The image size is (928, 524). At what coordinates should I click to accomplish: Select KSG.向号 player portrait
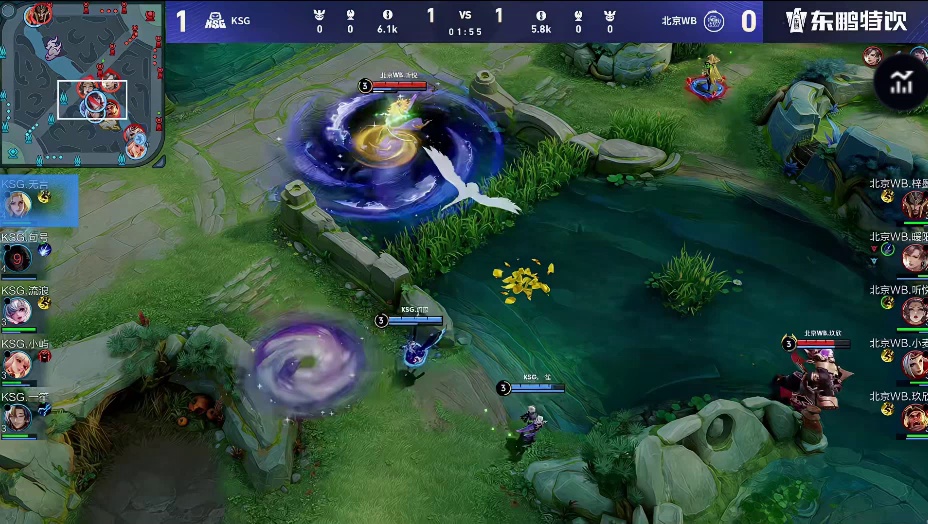click(x=18, y=259)
